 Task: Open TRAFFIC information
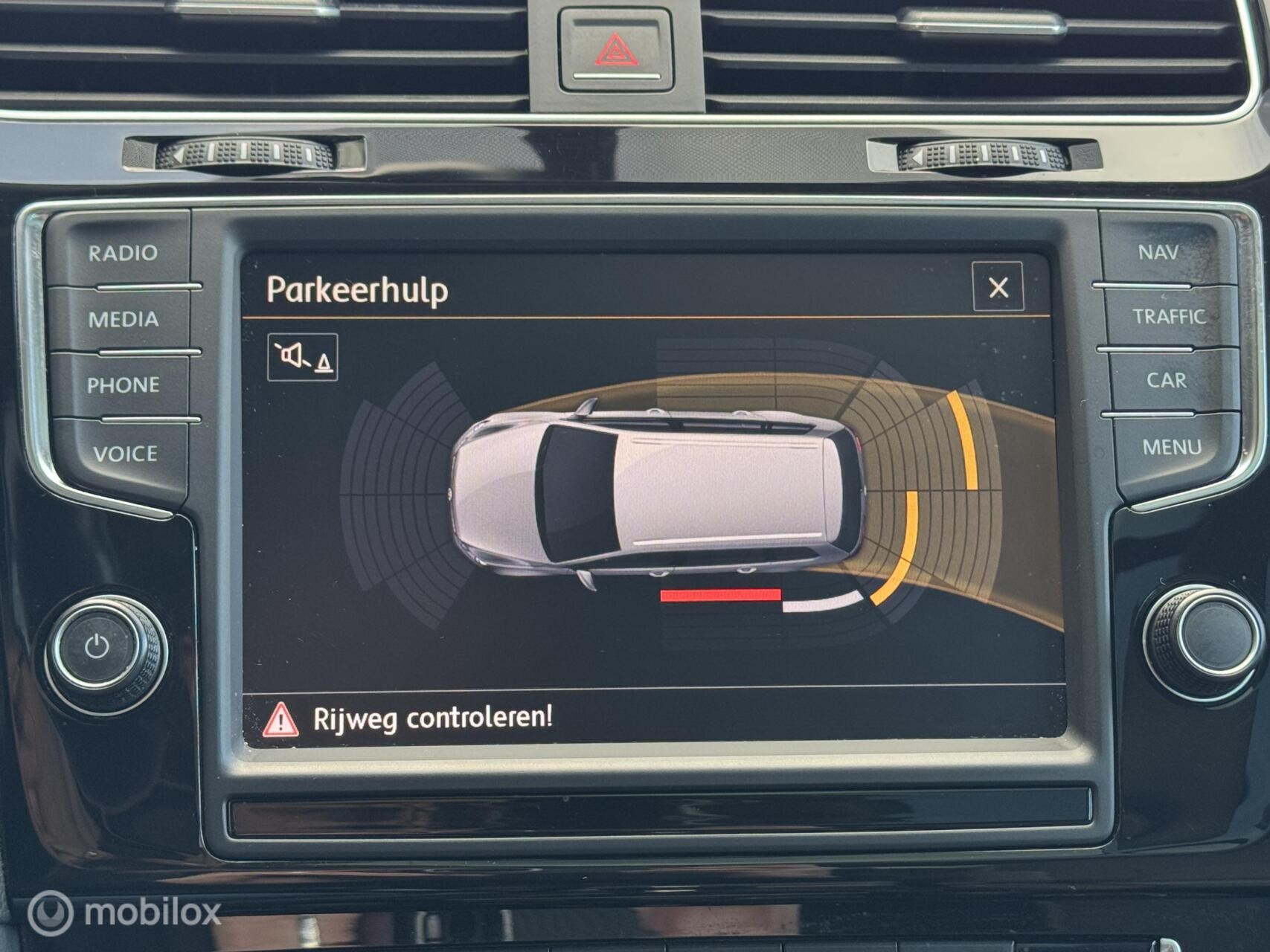click(x=1170, y=316)
